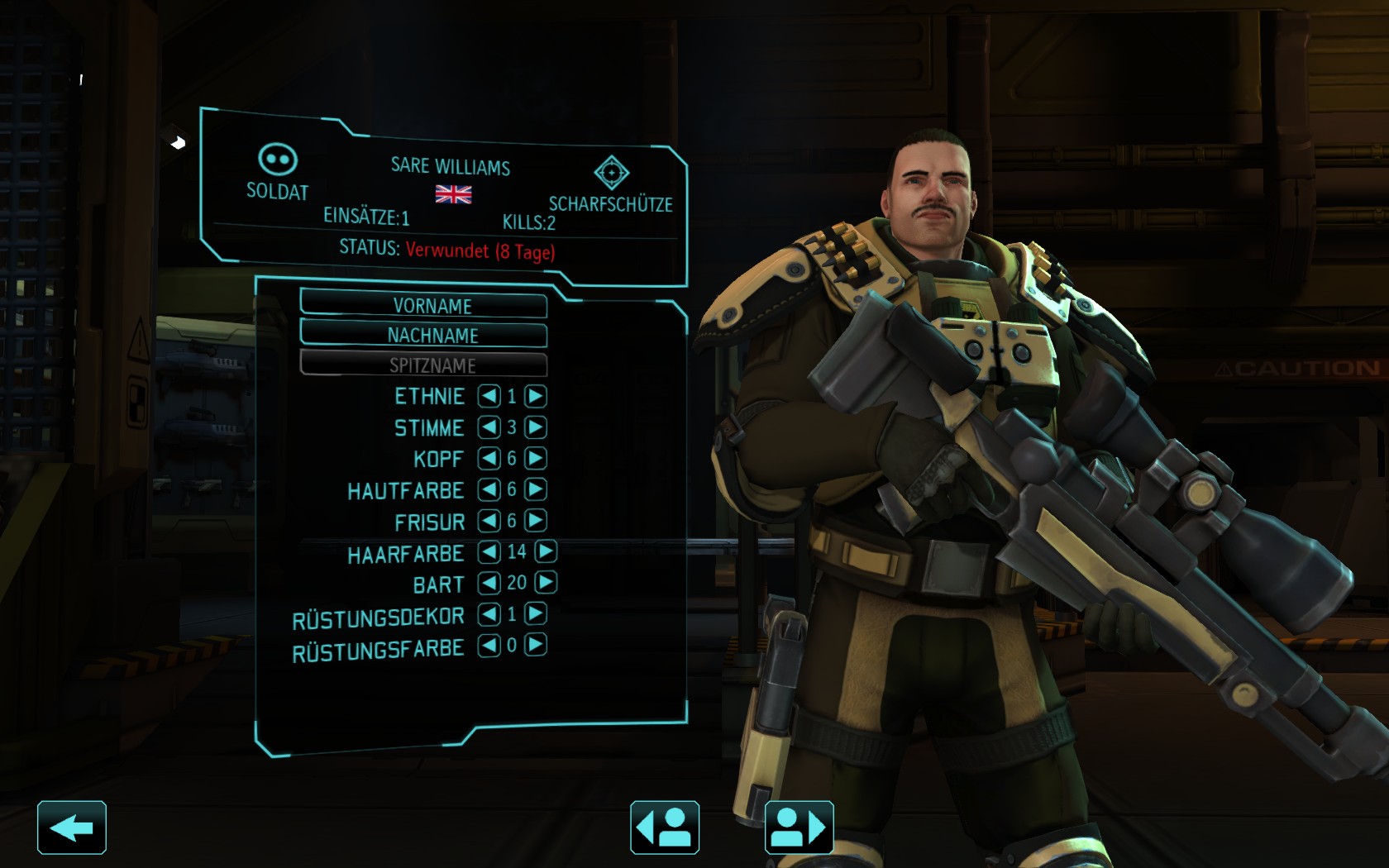The width and height of the screenshot is (1389, 868).
Task: Choose the next Kopf head option
Action: click(x=536, y=458)
